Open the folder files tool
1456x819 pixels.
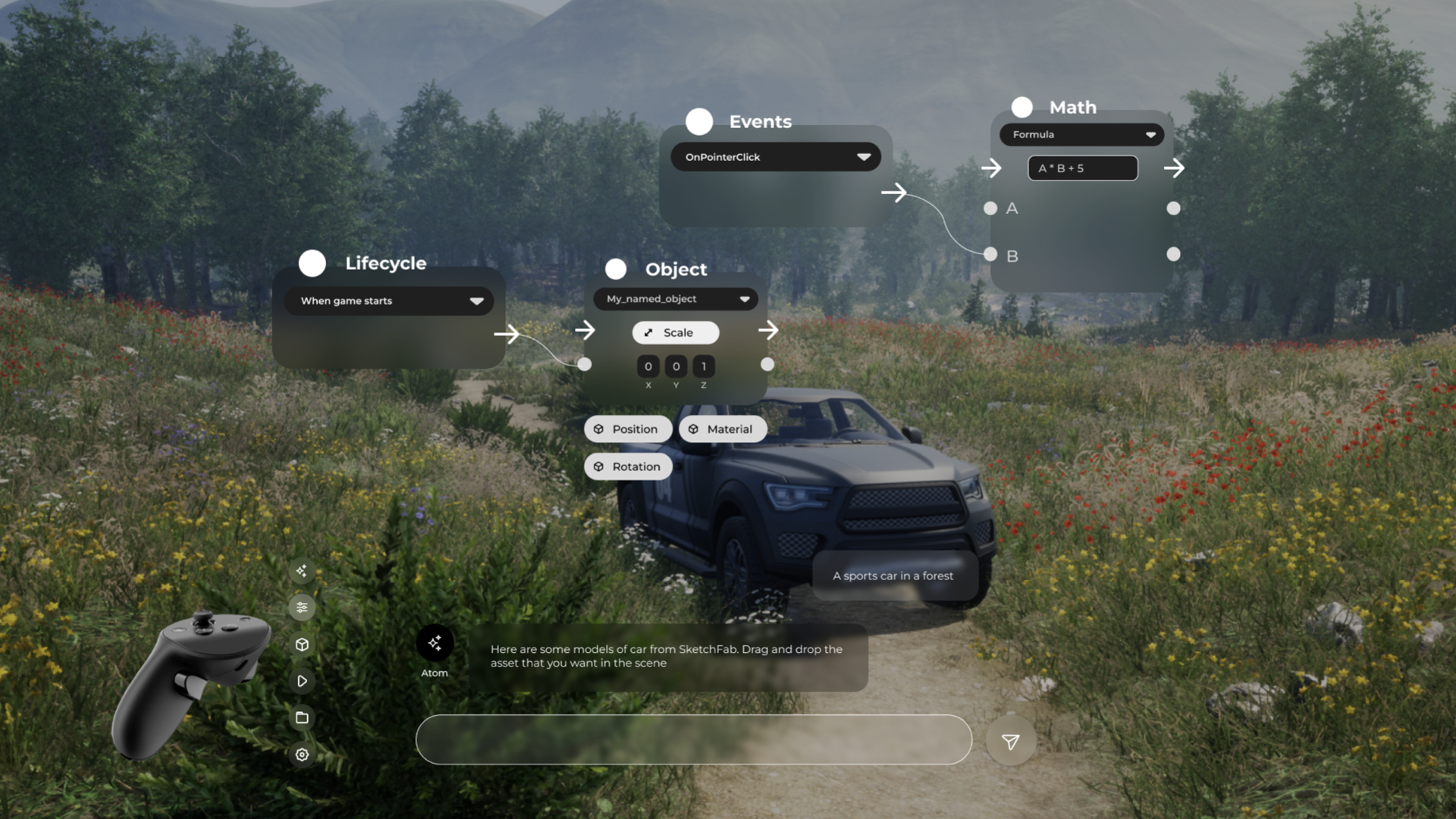302,718
